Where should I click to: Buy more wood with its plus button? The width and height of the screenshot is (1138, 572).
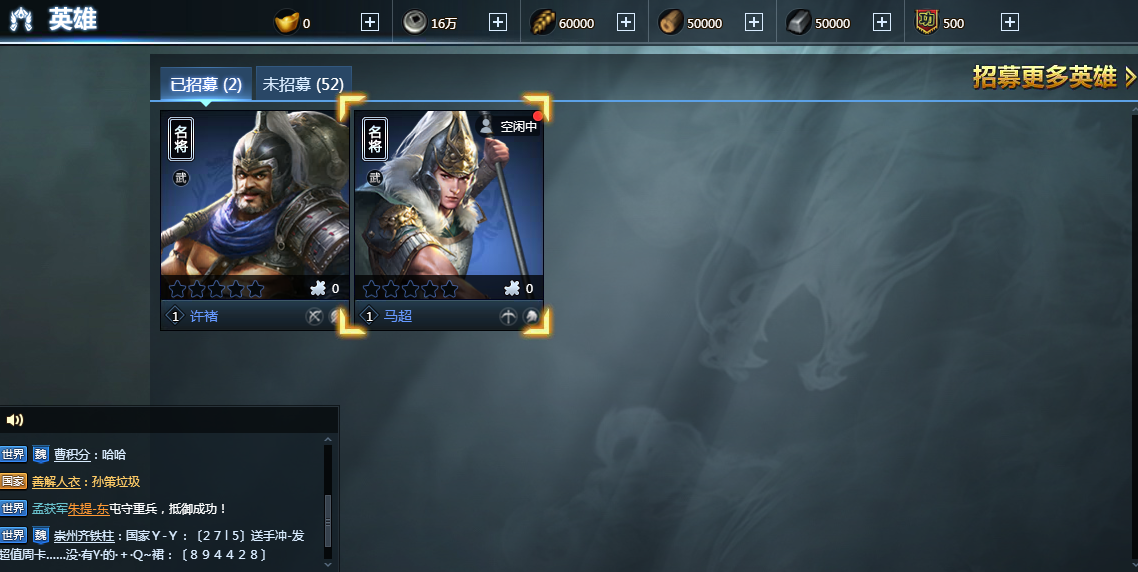(x=754, y=22)
